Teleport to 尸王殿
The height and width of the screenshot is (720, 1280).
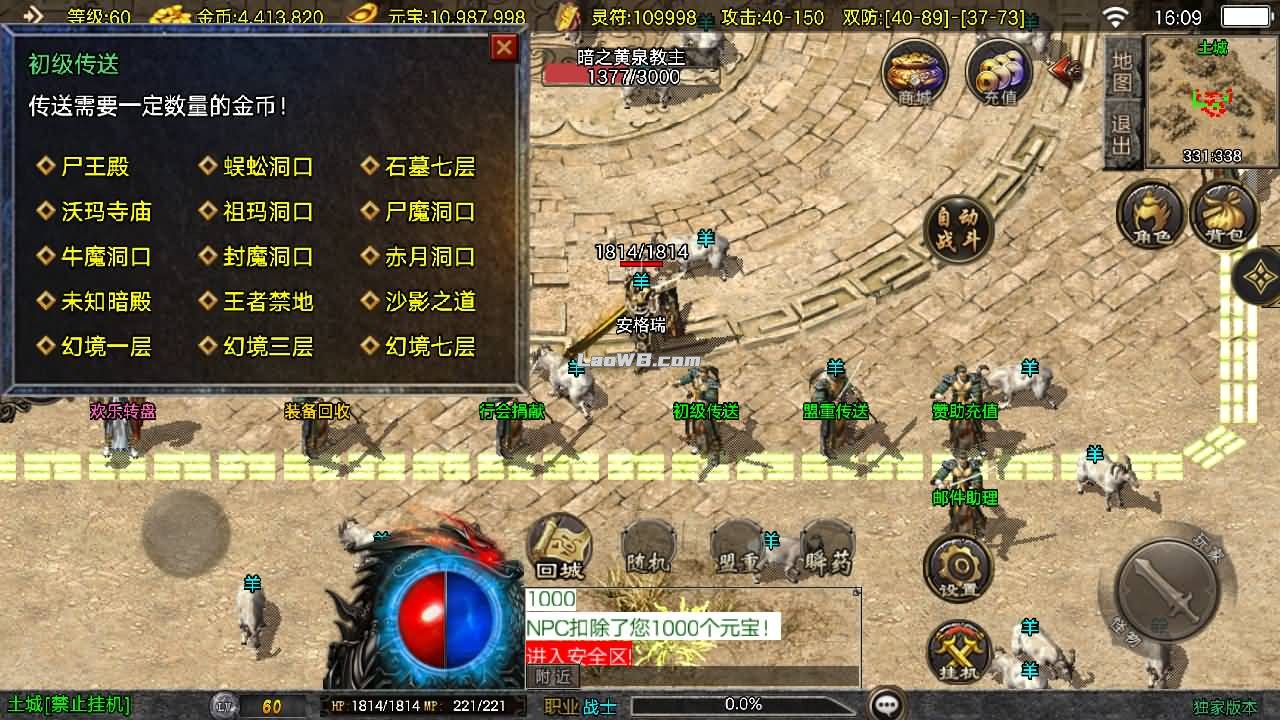pyautogui.click(x=95, y=166)
